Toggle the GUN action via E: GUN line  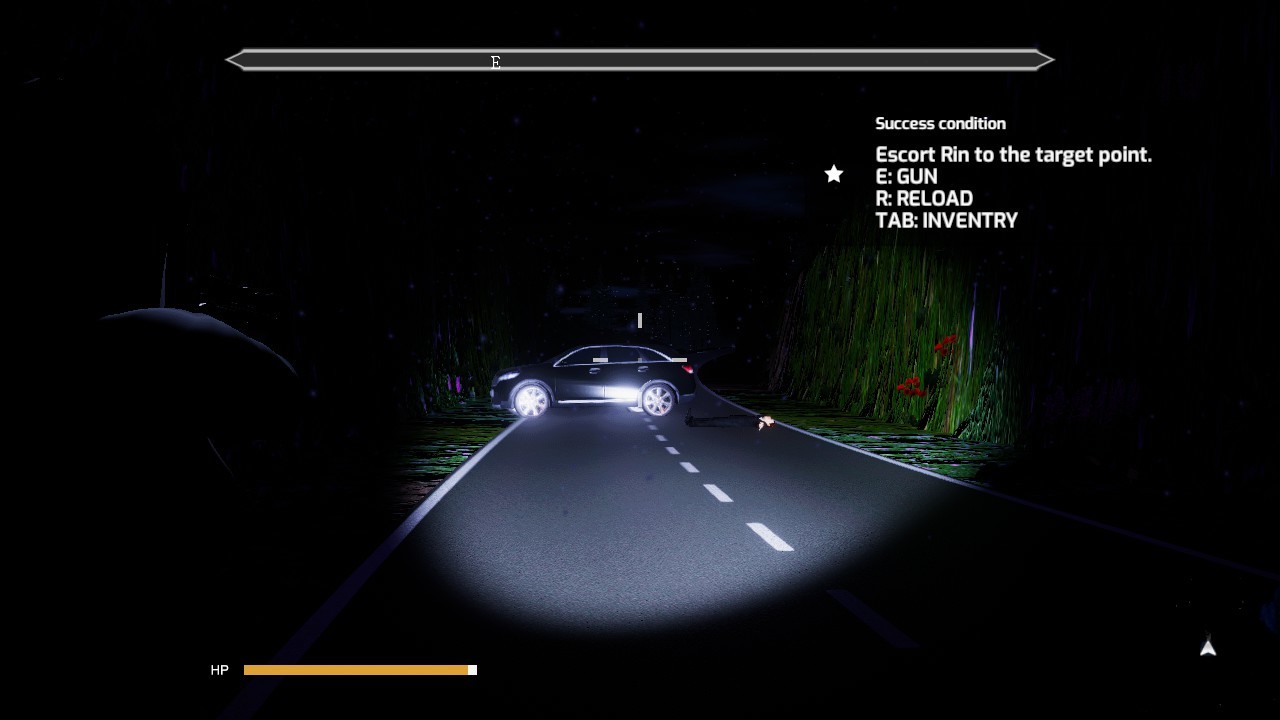pos(907,176)
